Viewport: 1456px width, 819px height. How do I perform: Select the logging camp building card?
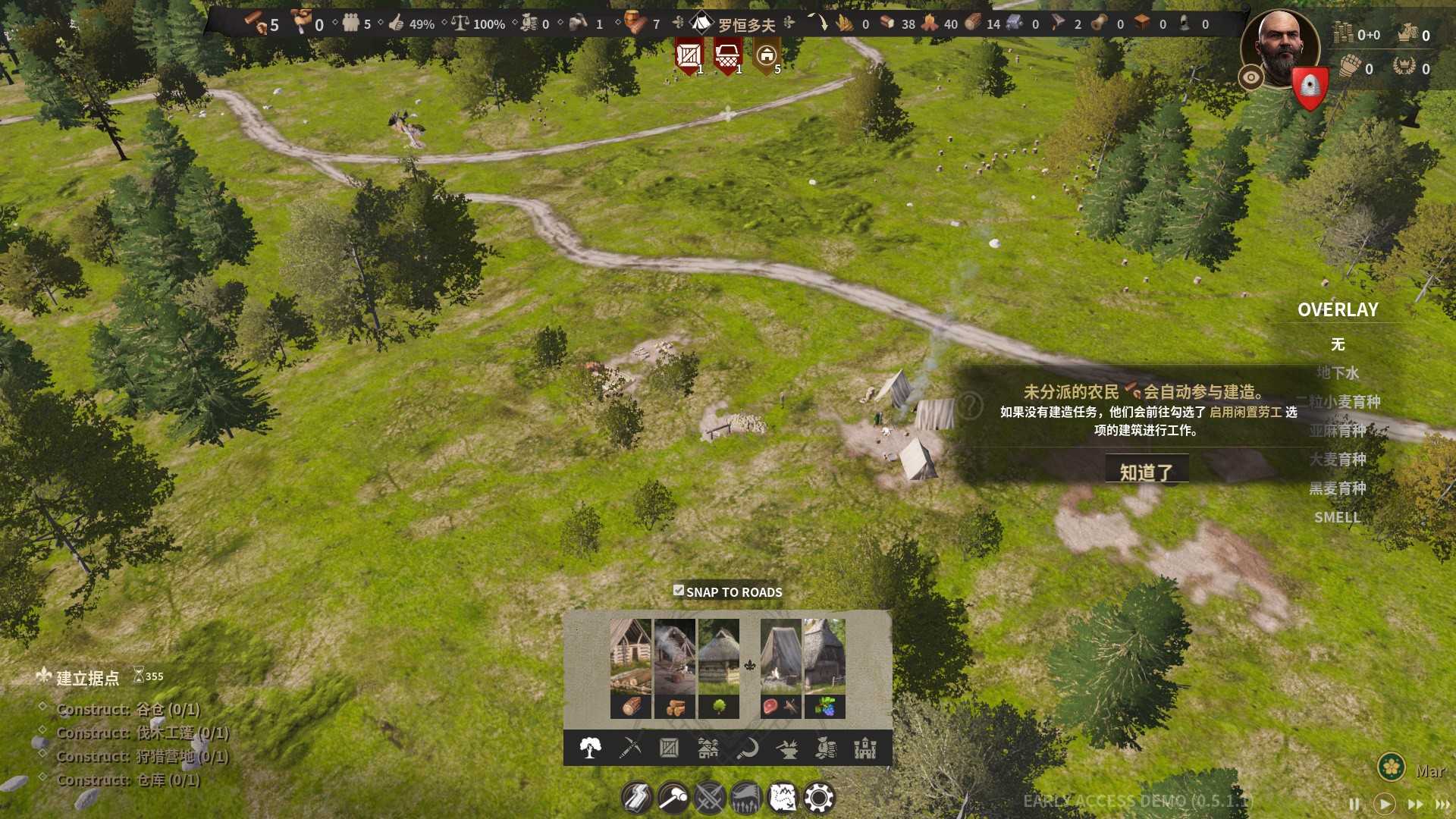pos(630,667)
